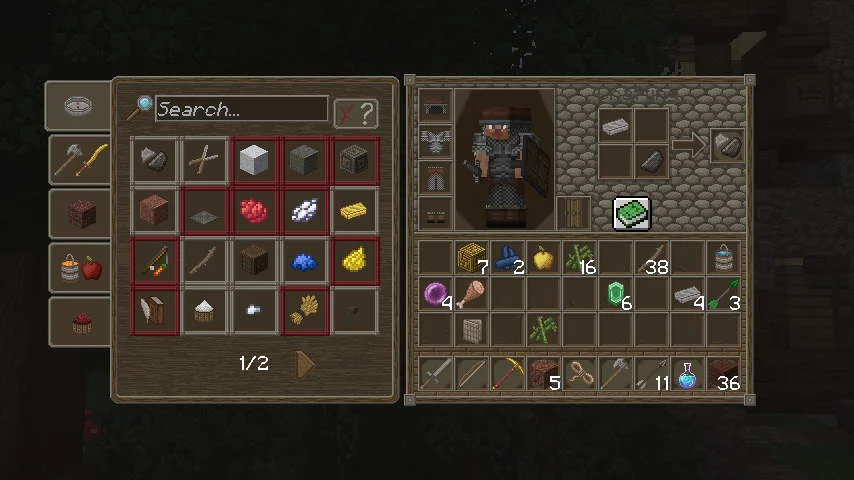Viewport: 854px width, 480px height.
Task: Select the golden apple in inventory
Action: pos(544,258)
